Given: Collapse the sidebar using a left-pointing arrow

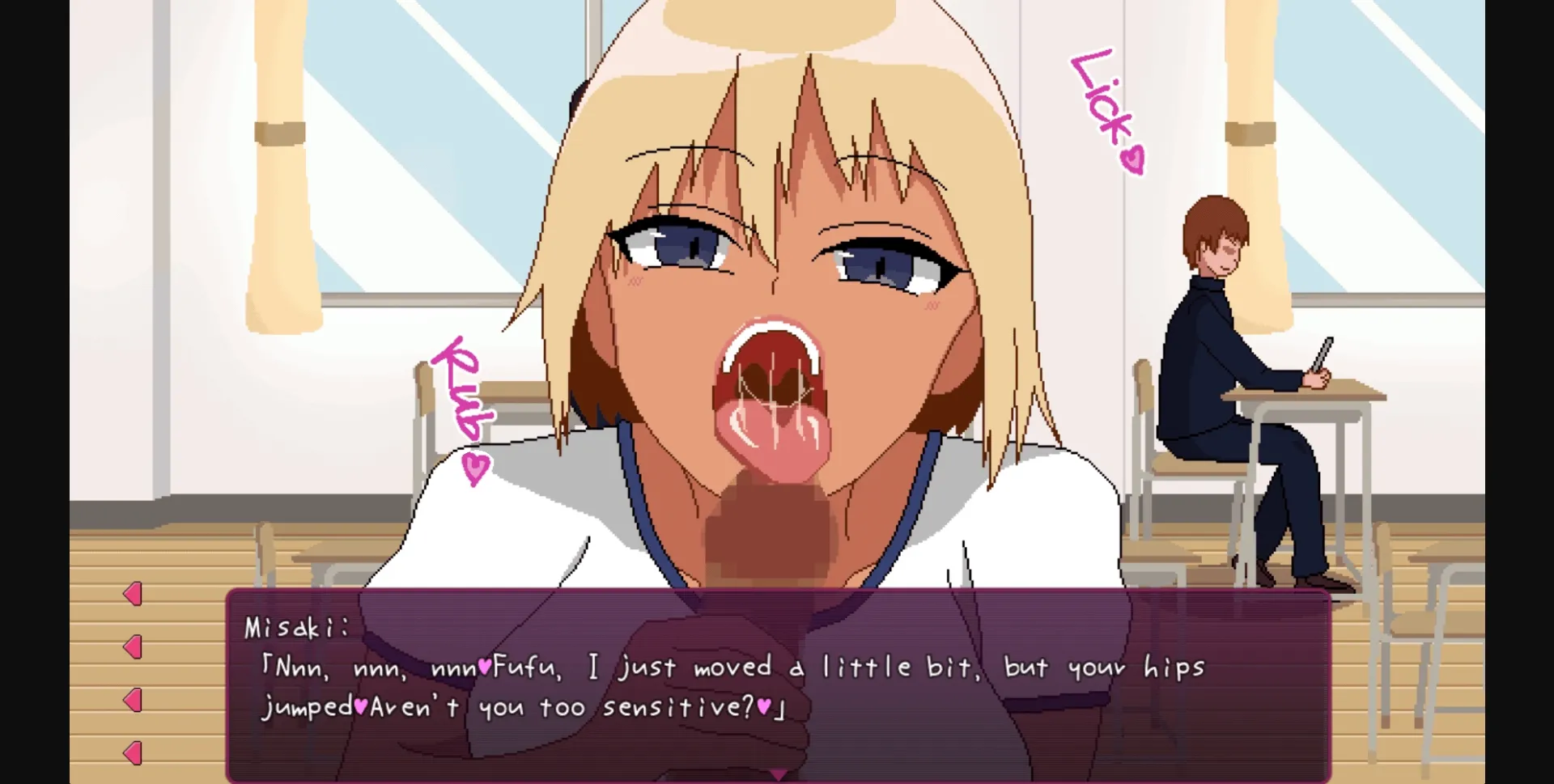Looking at the screenshot, I should [x=132, y=646].
